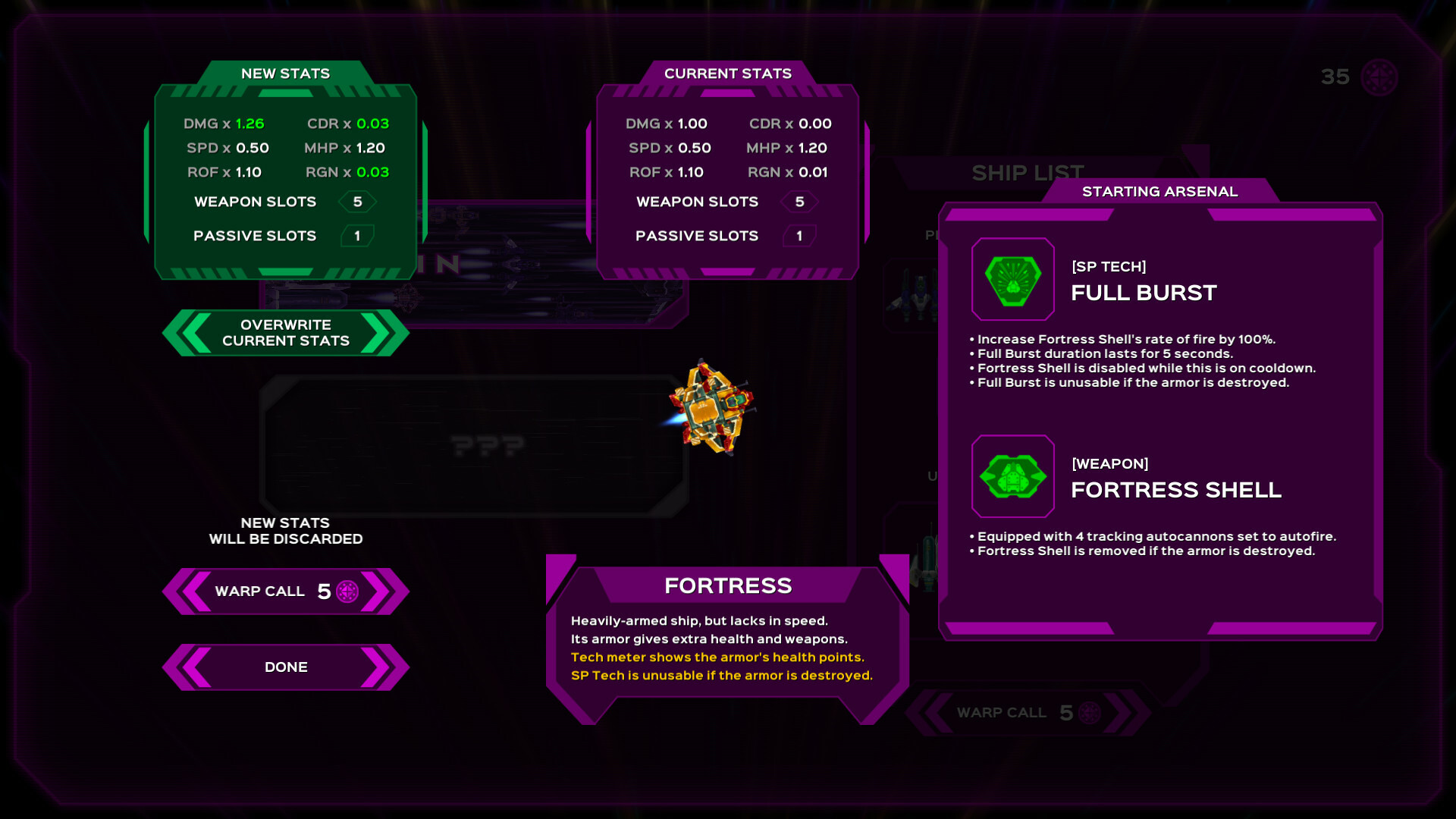Click the Passive Slots badge in Current Stats

[x=799, y=236]
